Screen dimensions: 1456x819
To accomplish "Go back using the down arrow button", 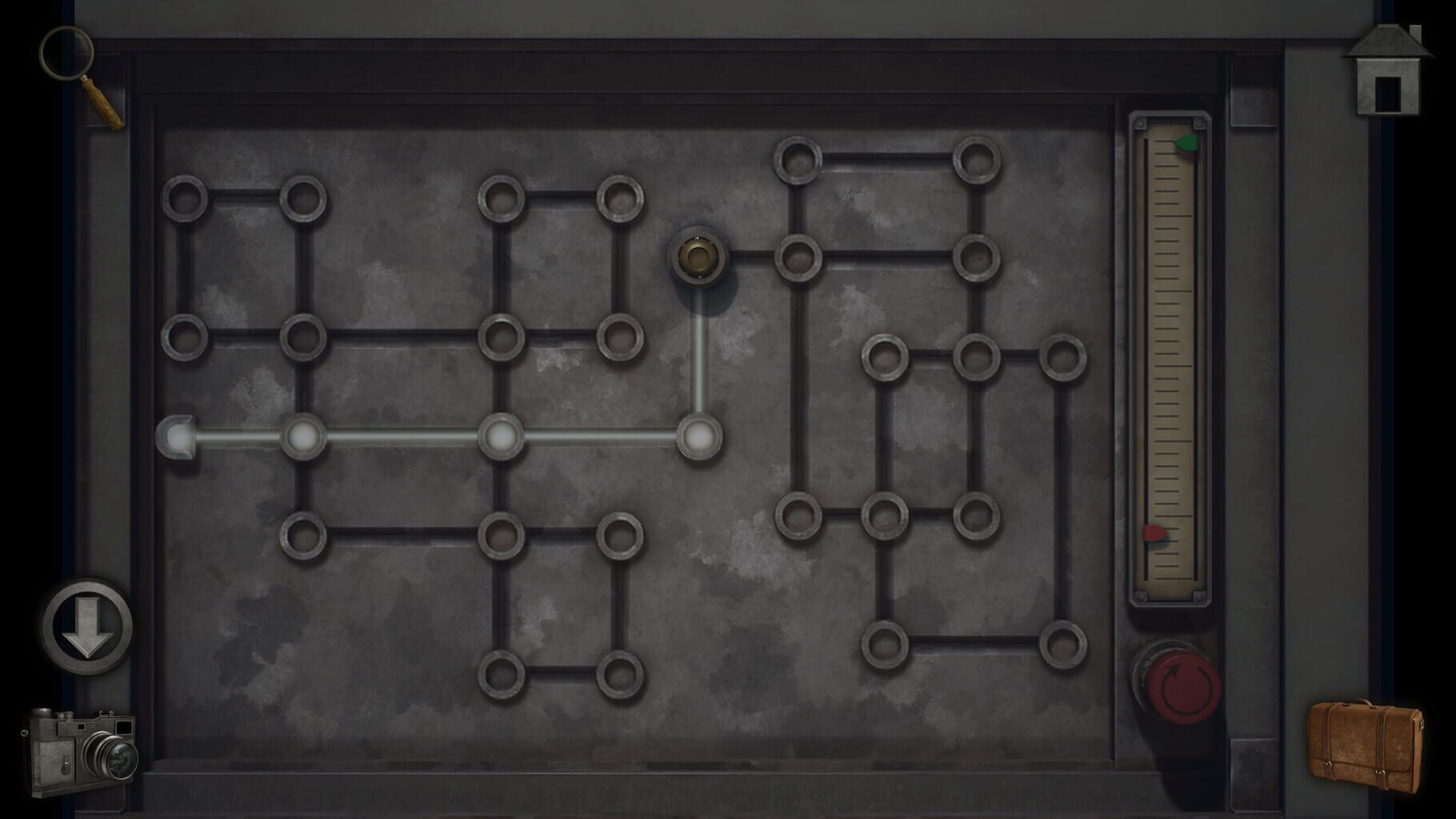I will (x=88, y=626).
